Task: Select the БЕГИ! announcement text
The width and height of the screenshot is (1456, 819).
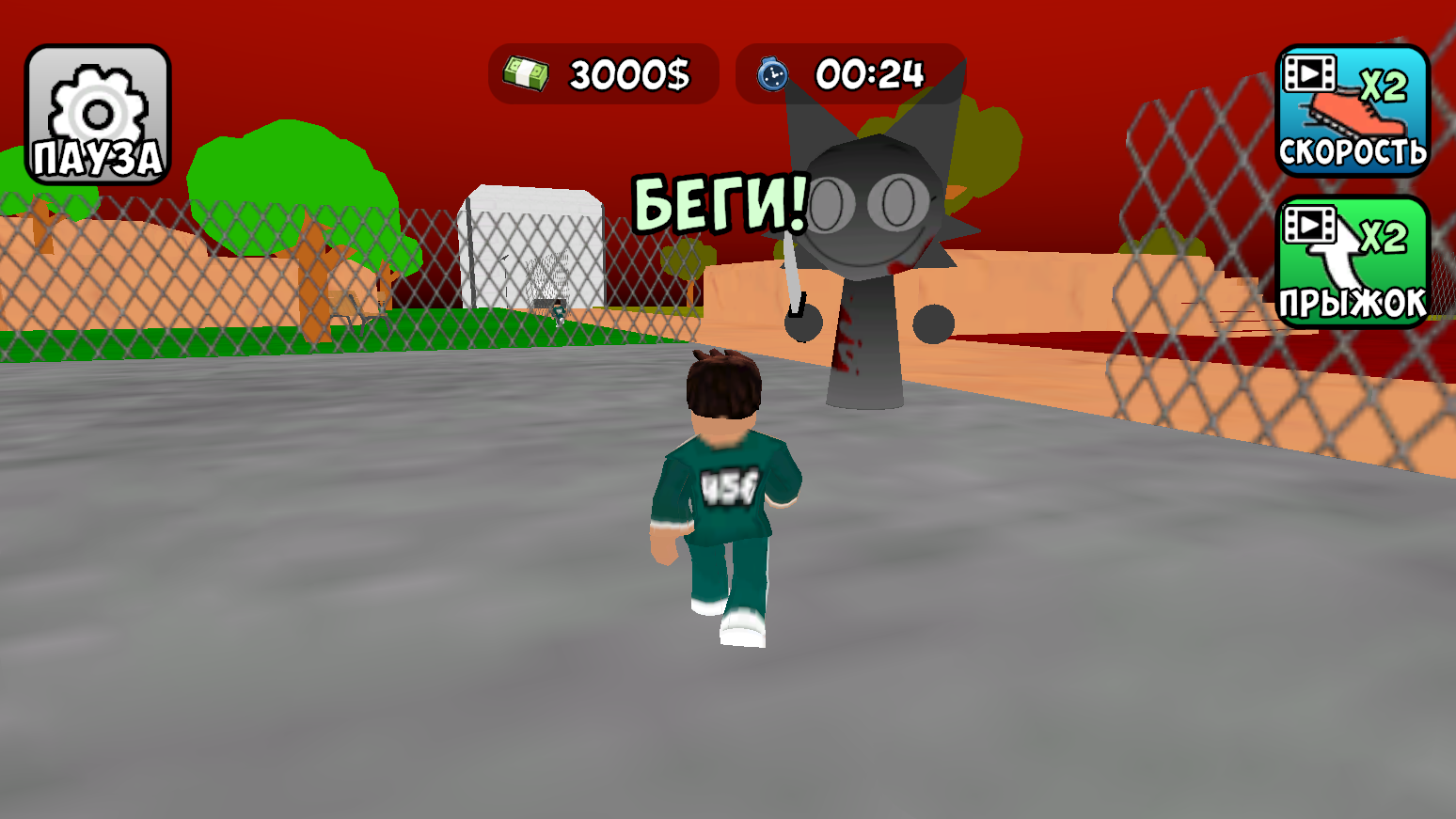Action: (719, 203)
